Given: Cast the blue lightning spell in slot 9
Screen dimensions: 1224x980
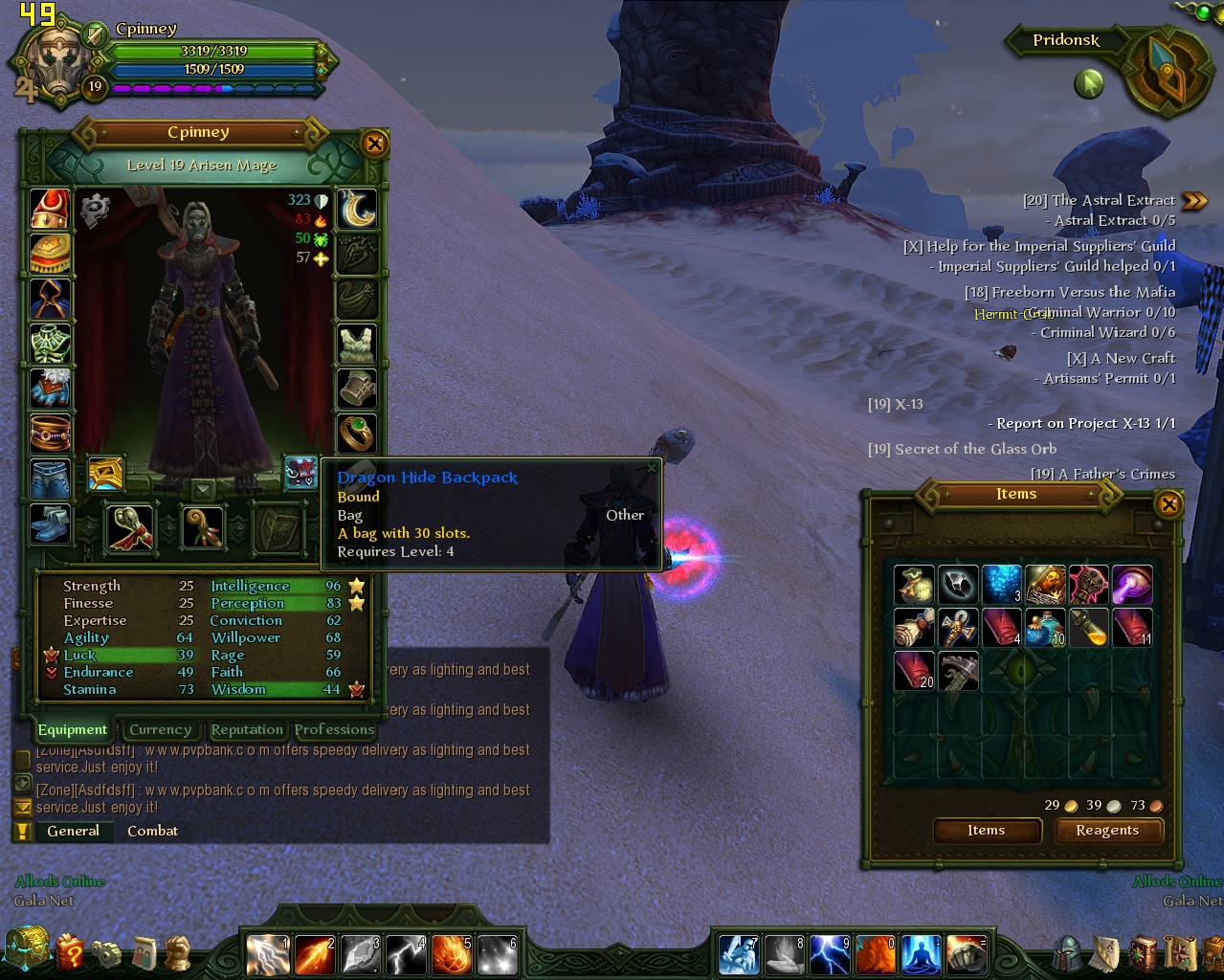Looking at the screenshot, I should [x=830, y=954].
